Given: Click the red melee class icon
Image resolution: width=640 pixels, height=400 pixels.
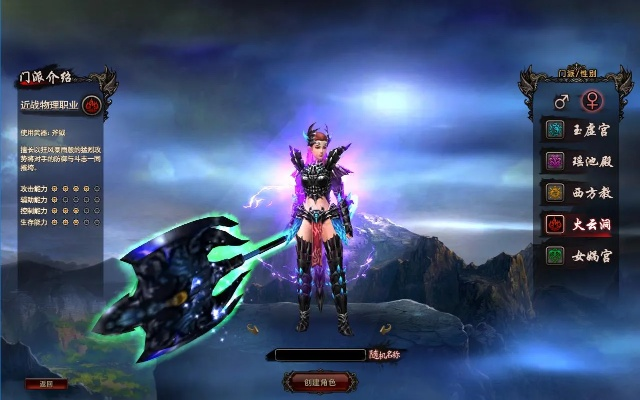Looking at the screenshot, I should [91, 103].
